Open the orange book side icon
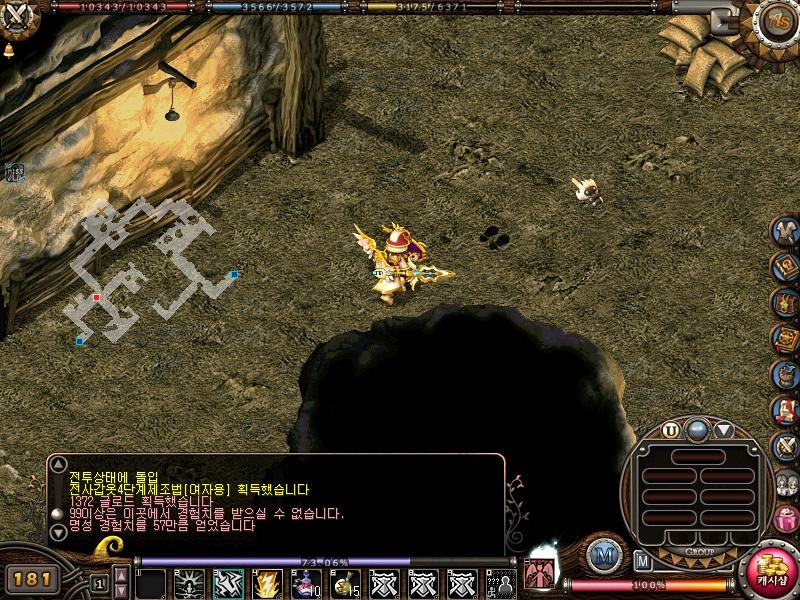Screen dimensions: 800x600 (786, 340)
